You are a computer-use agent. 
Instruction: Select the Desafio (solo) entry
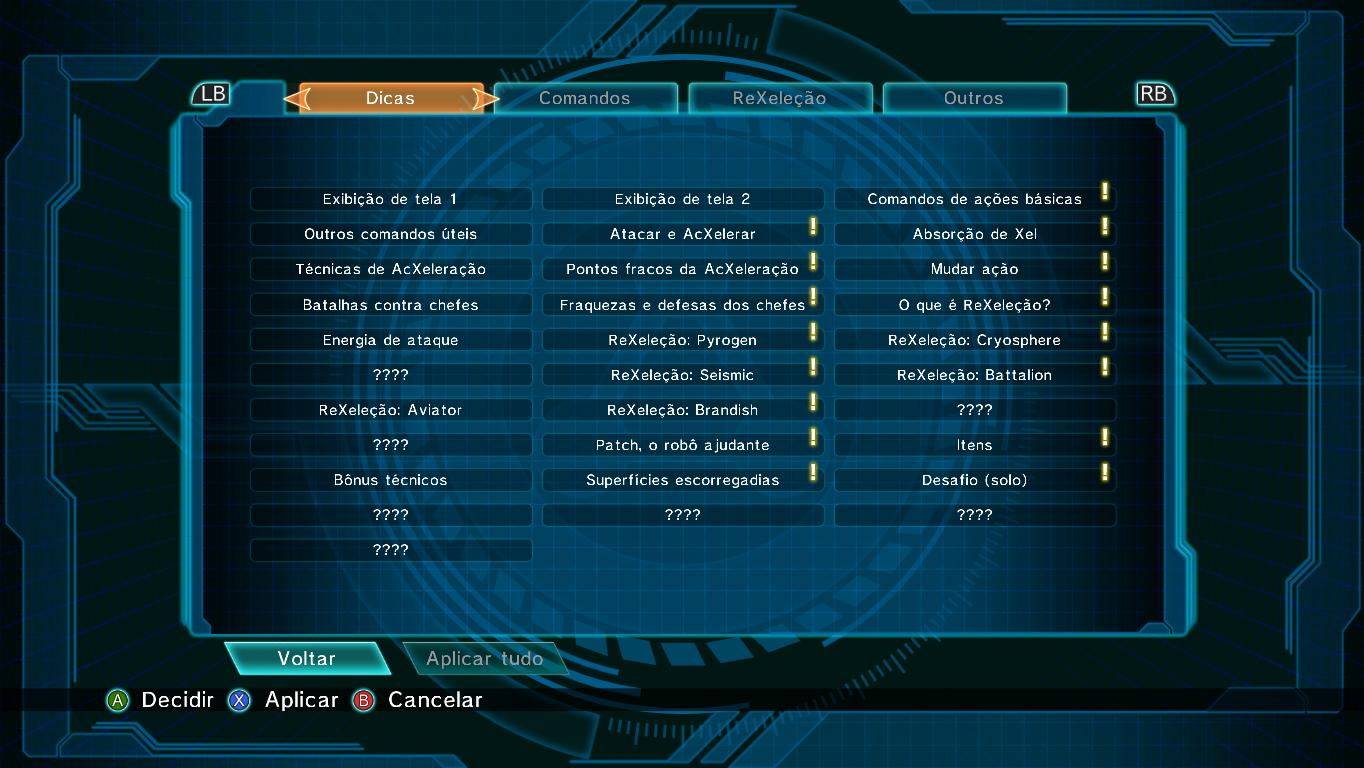click(975, 479)
